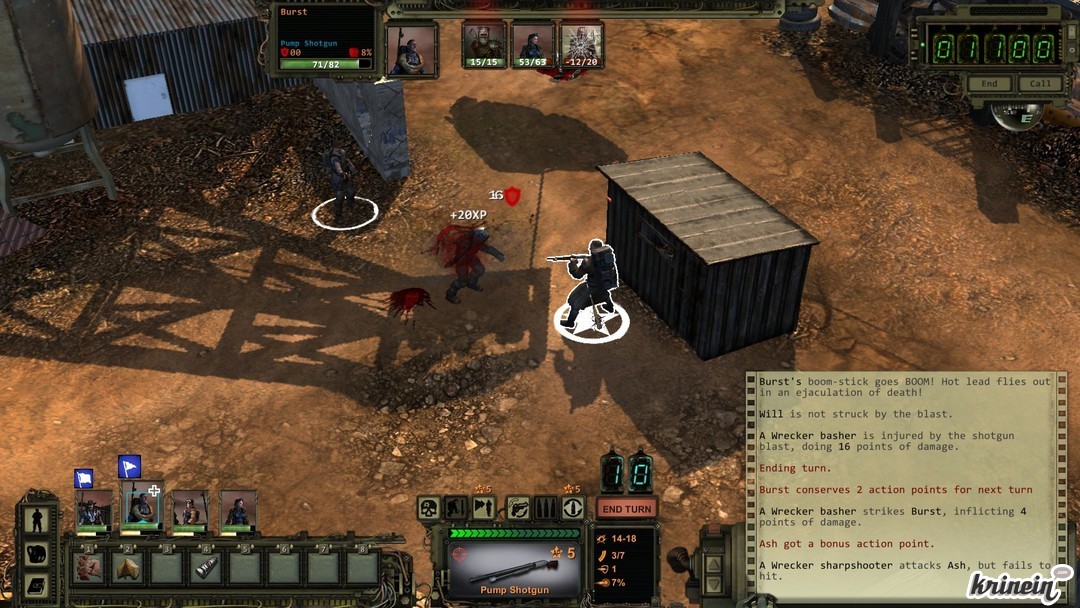Click the radio Call button
Screen dimensions: 1080x608
tap(1040, 84)
